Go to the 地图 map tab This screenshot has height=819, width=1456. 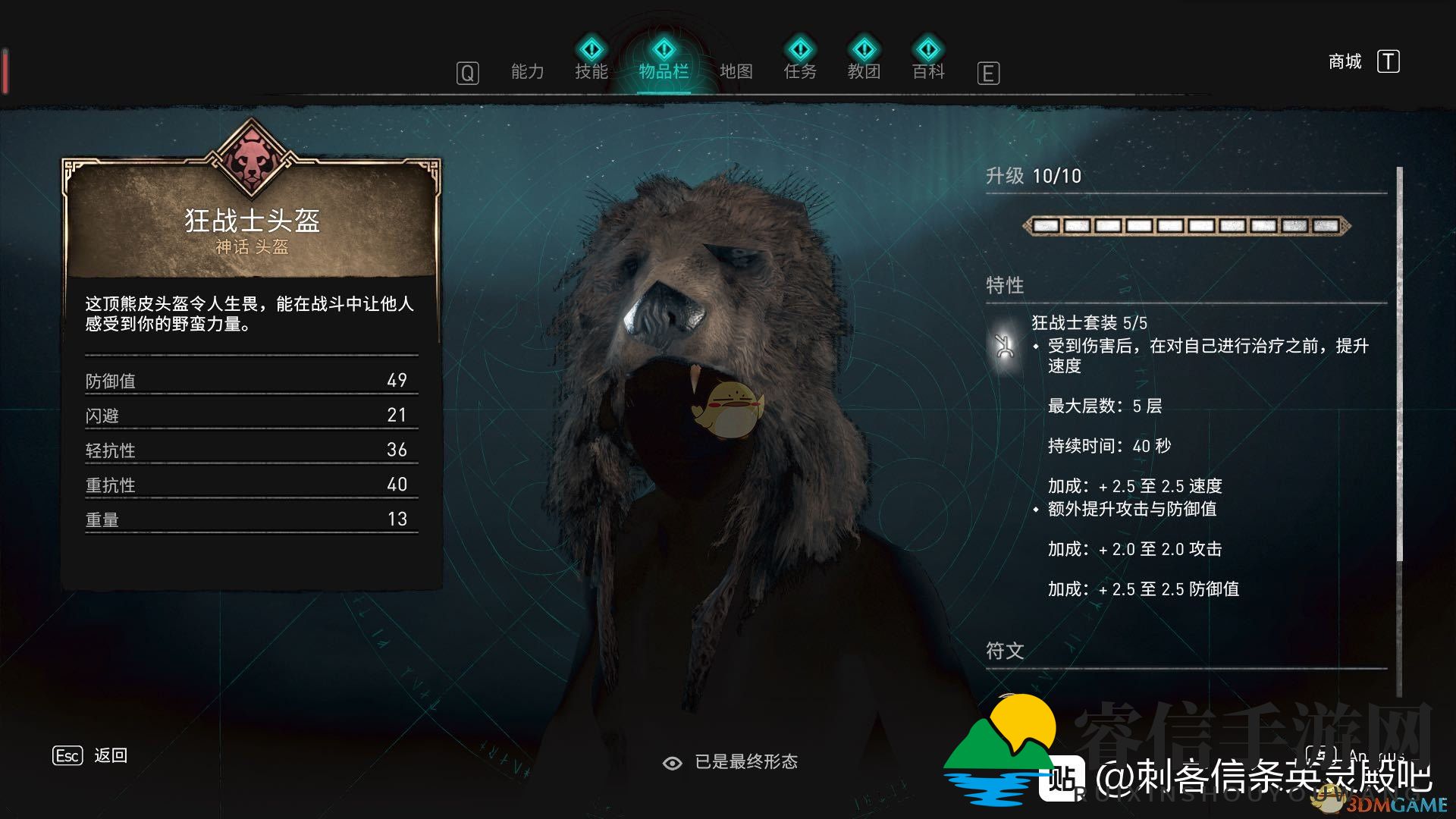(736, 72)
